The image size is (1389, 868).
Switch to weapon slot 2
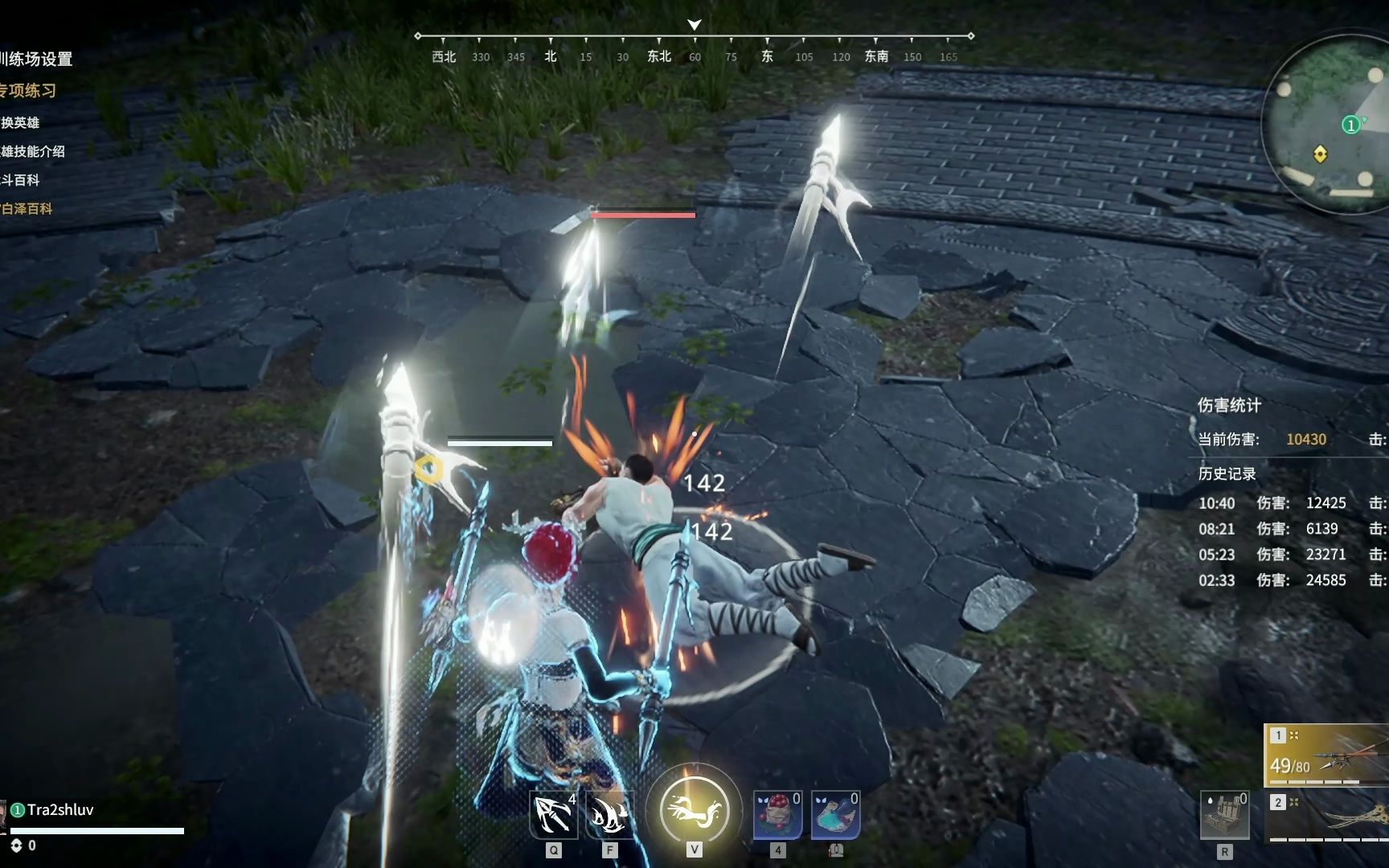[x=1328, y=818]
